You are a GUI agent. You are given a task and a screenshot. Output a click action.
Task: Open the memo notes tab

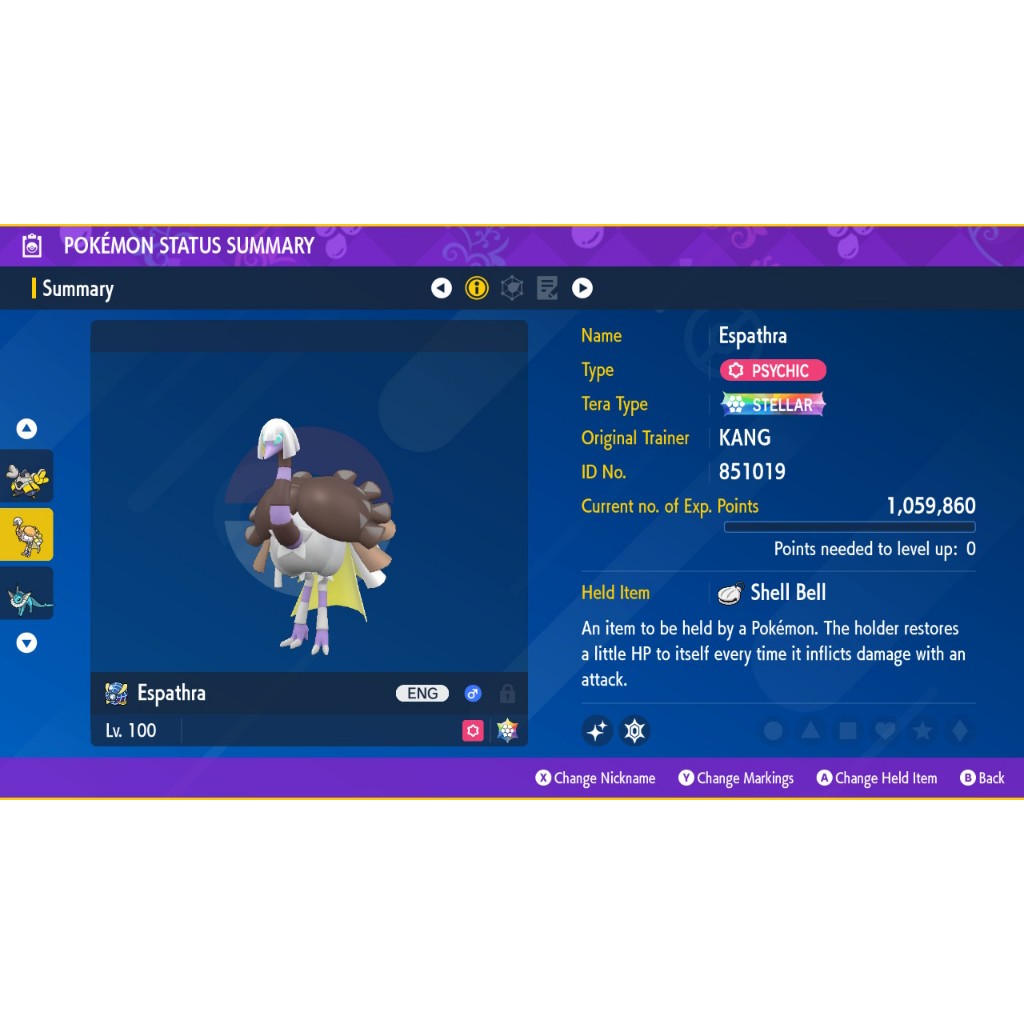click(x=547, y=289)
